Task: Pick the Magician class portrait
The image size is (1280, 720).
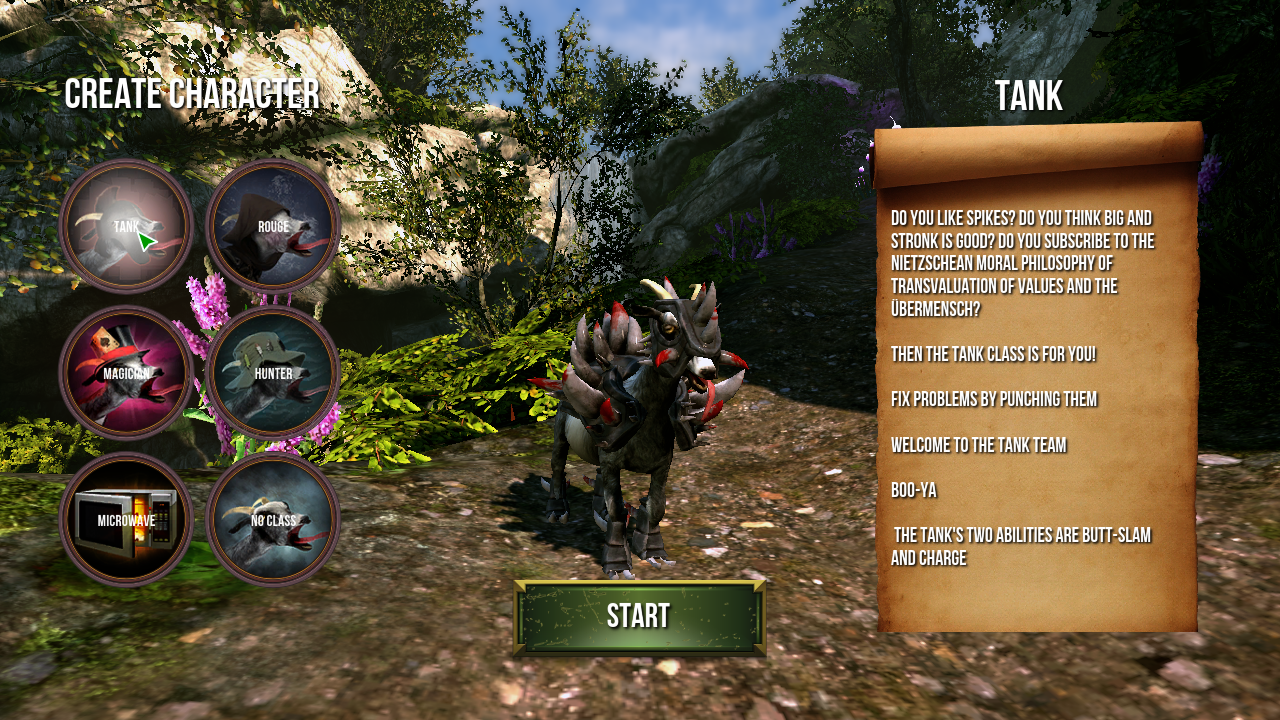Action: tap(126, 373)
